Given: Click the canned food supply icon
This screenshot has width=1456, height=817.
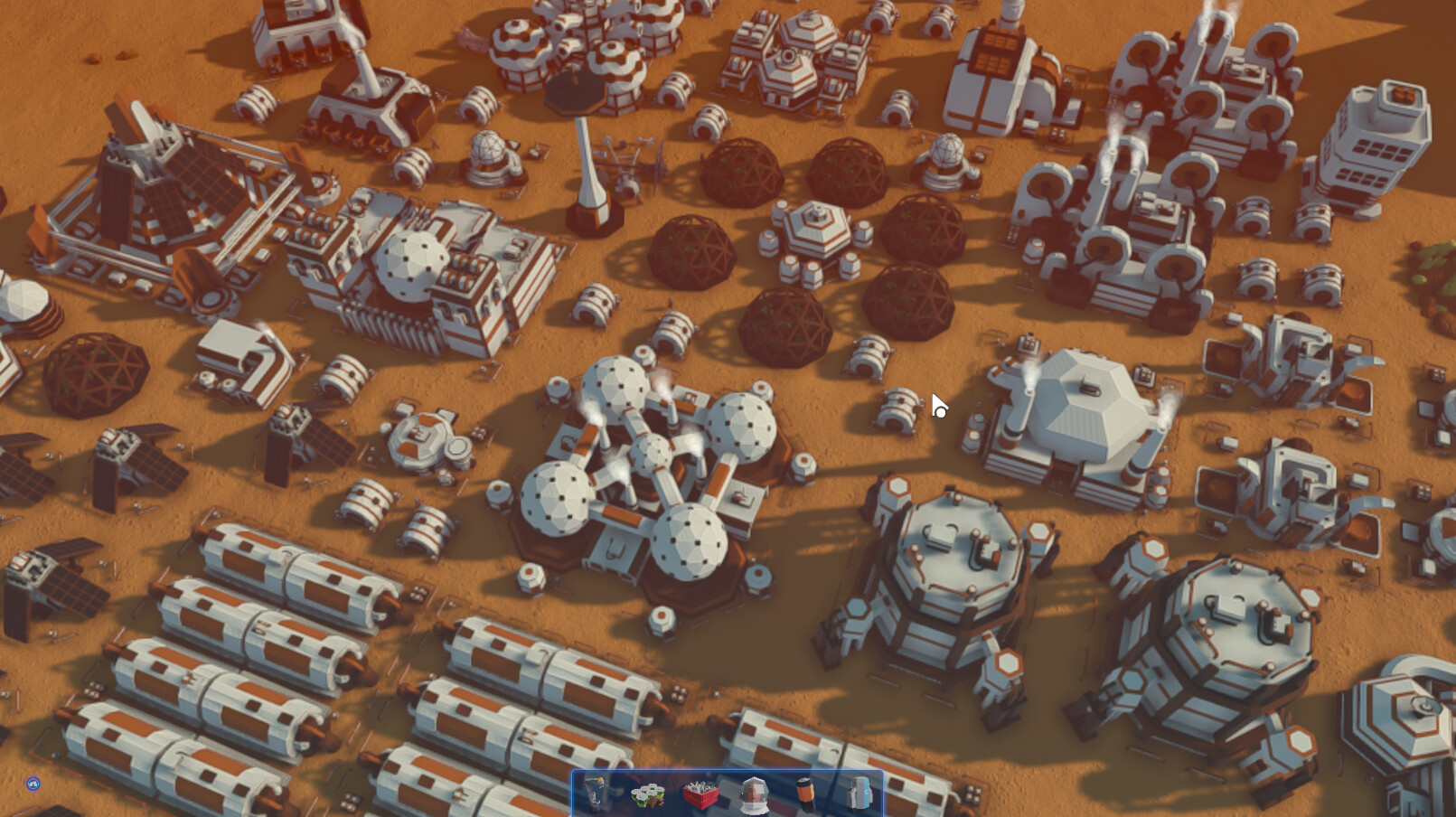Looking at the screenshot, I should click(647, 794).
